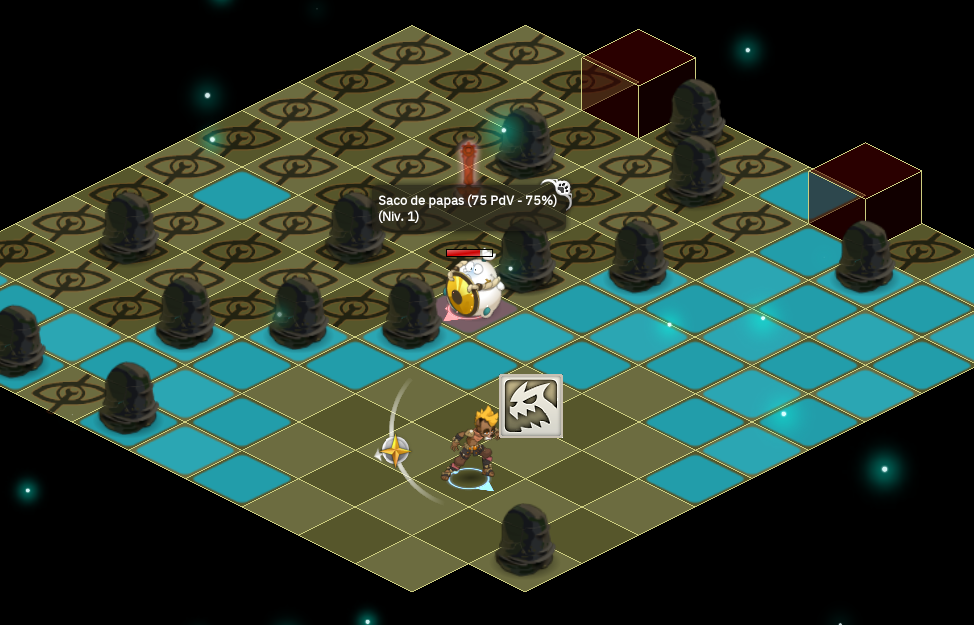This screenshot has height=625, width=974.
Task: Target the Saco de papas unit
Action: 471,289
